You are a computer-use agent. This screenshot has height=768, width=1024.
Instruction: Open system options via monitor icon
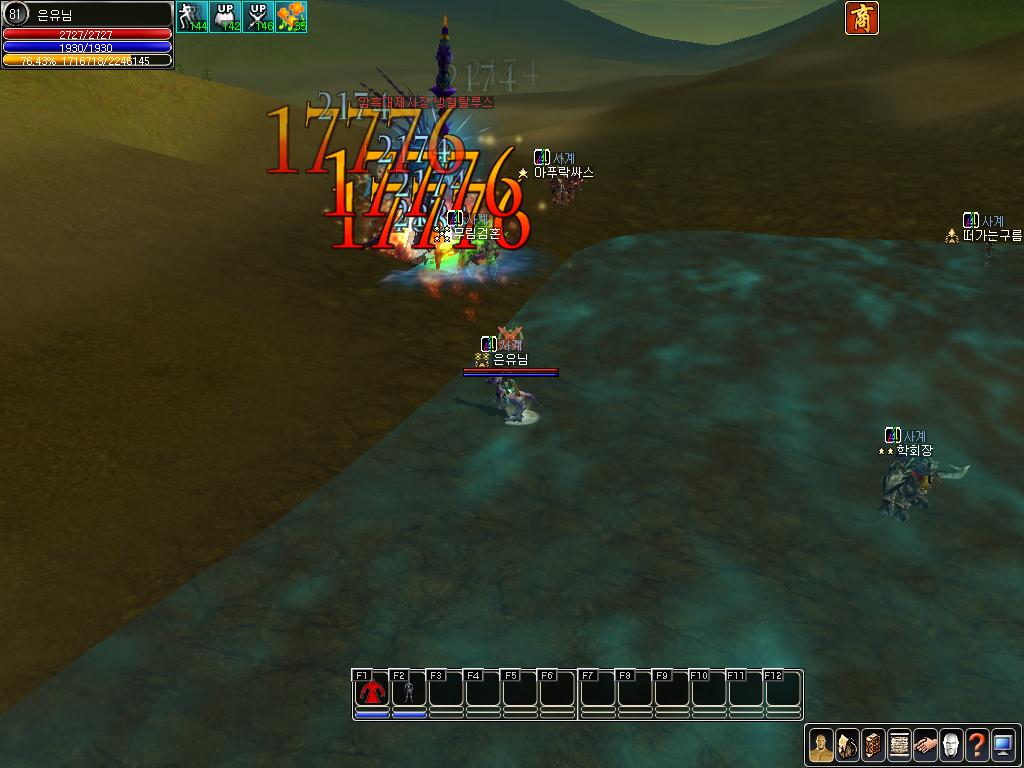(1003, 744)
